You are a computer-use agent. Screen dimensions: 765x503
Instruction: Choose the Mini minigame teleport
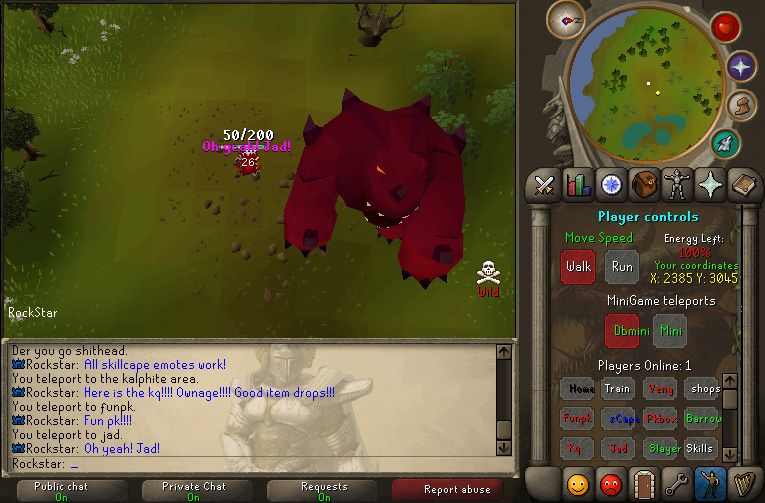[x=669, y=330]
